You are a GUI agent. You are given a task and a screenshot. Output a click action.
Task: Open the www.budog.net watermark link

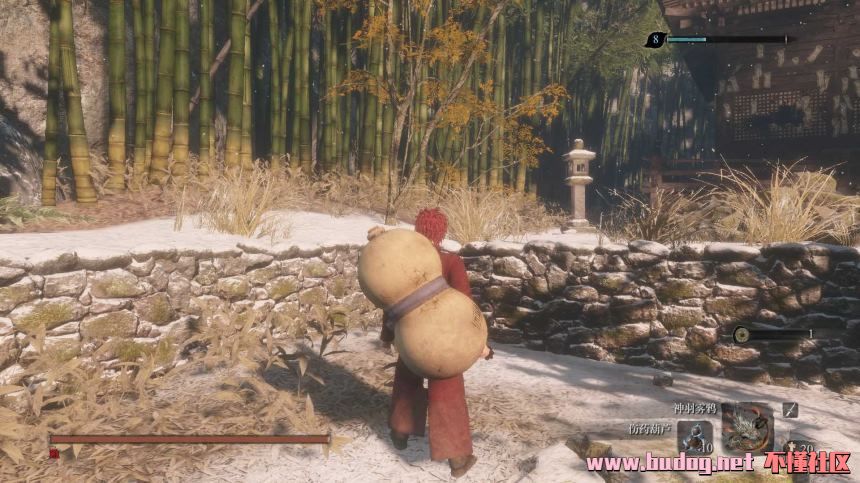pyautogui.click(x=669, y=463)
